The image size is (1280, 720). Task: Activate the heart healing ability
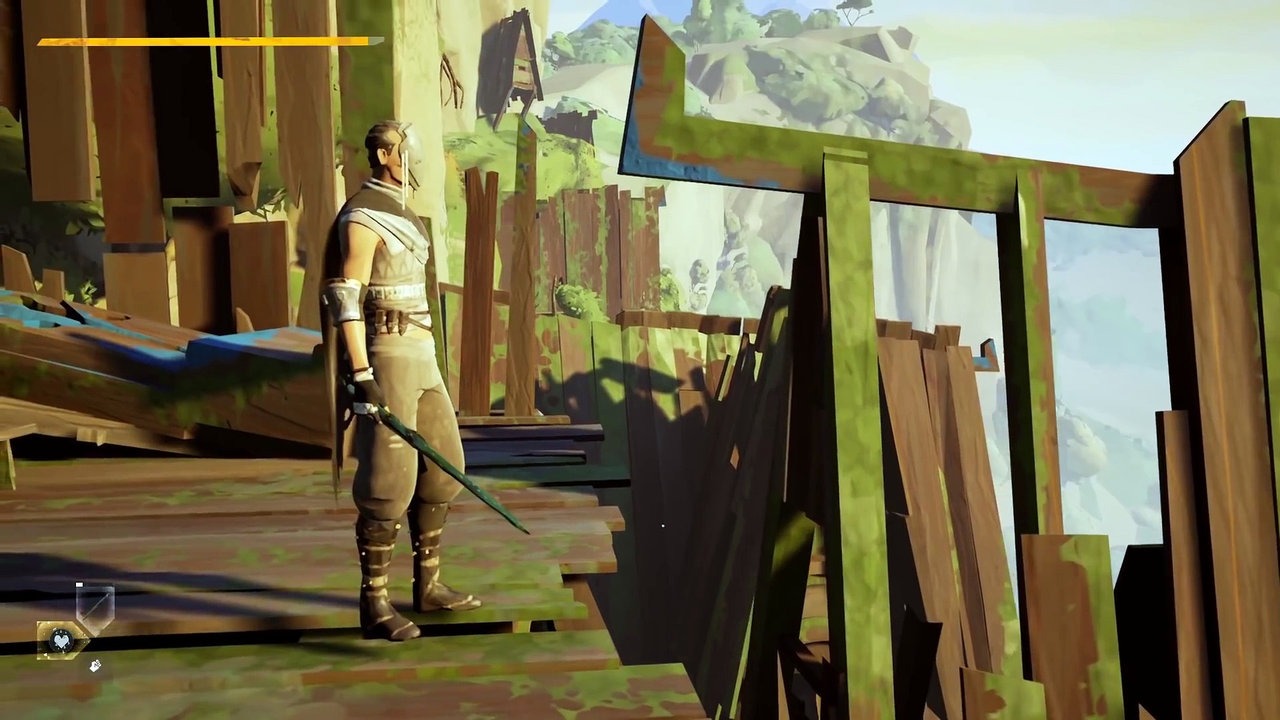click(60, 639)
